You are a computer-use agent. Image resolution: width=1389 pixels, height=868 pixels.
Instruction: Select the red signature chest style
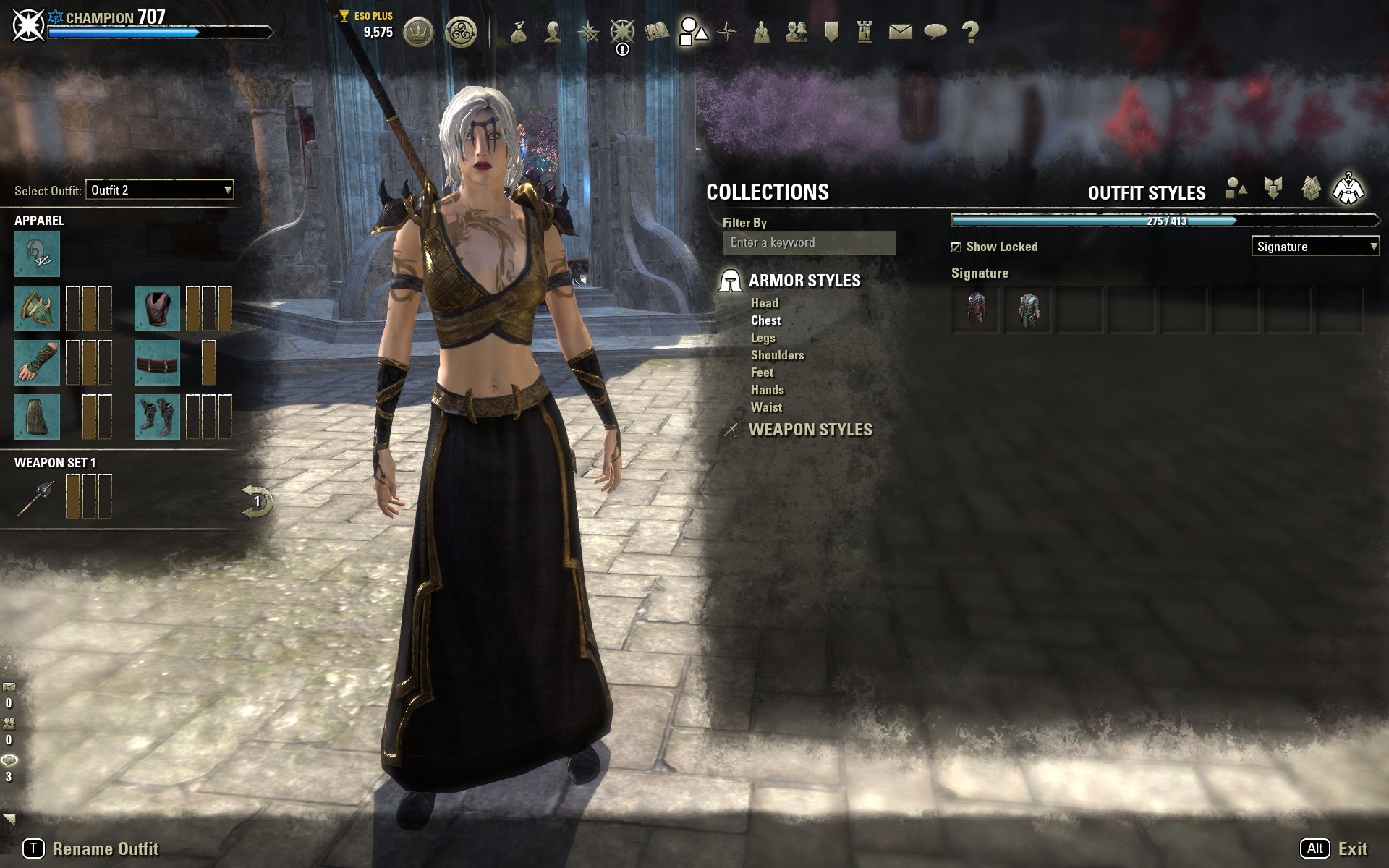(976, 310)
